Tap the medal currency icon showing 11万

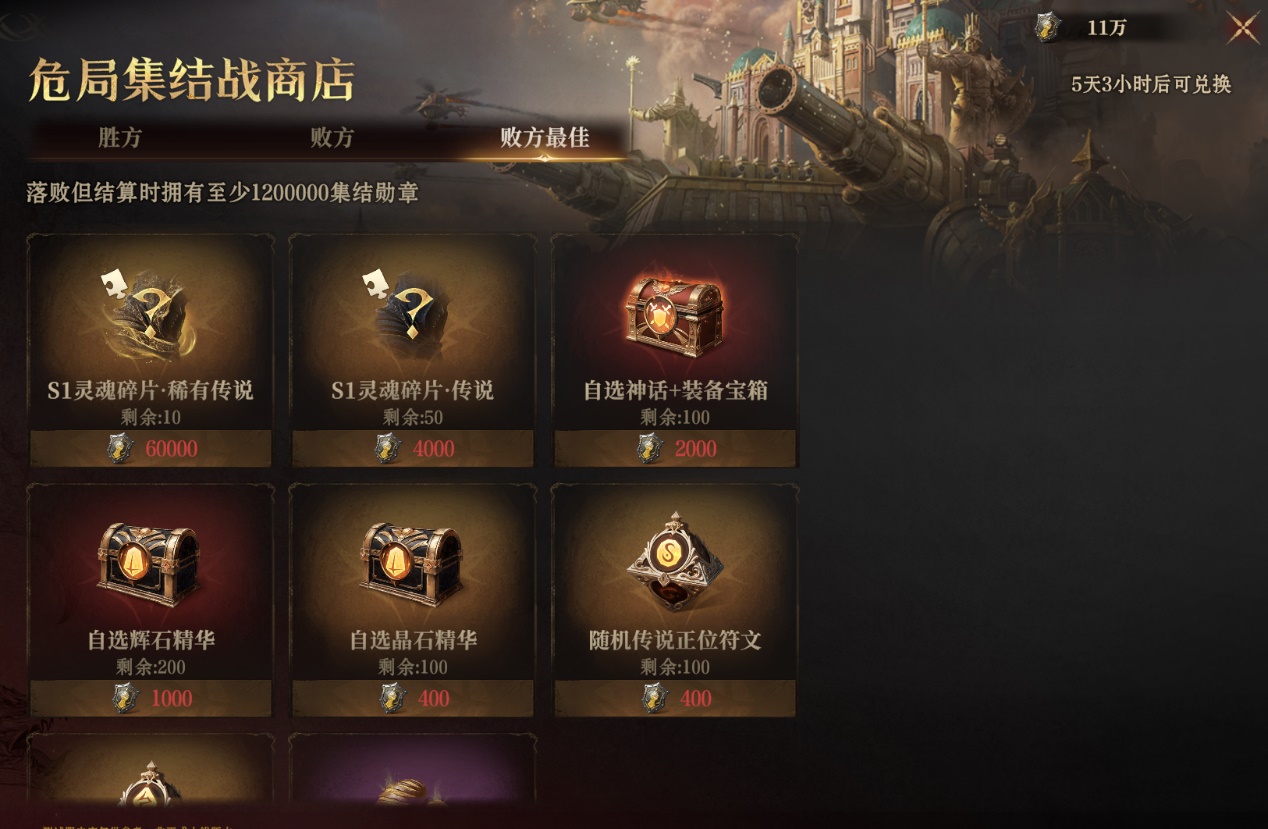[x=1046, y=28]
